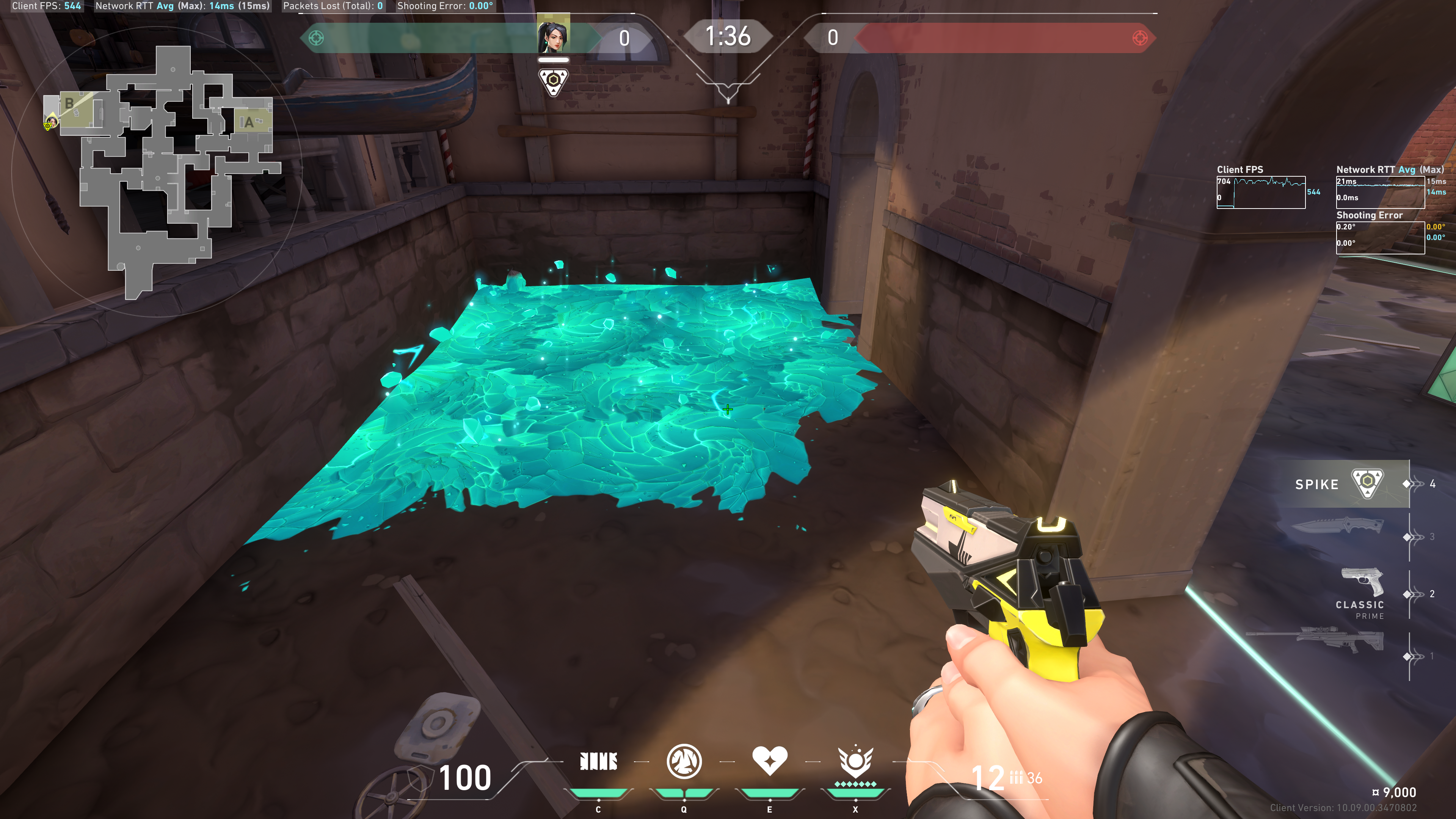Image resolution: width=1456 pixels, height=819 pixels.
Task: Click the Shooting Error graph
Action: (x=1380, y=237)
